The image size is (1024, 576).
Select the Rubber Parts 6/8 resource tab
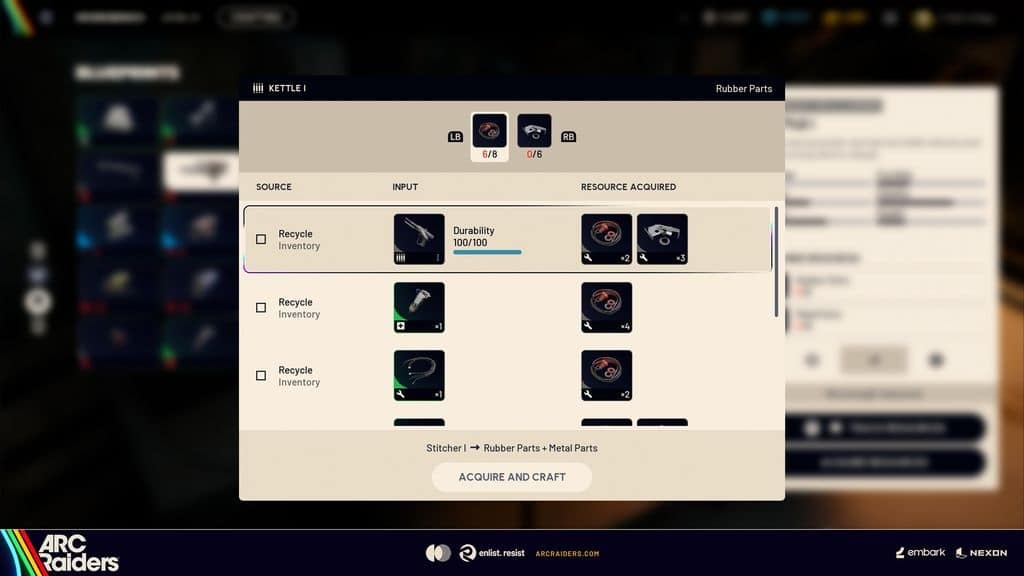pos(490,136)
